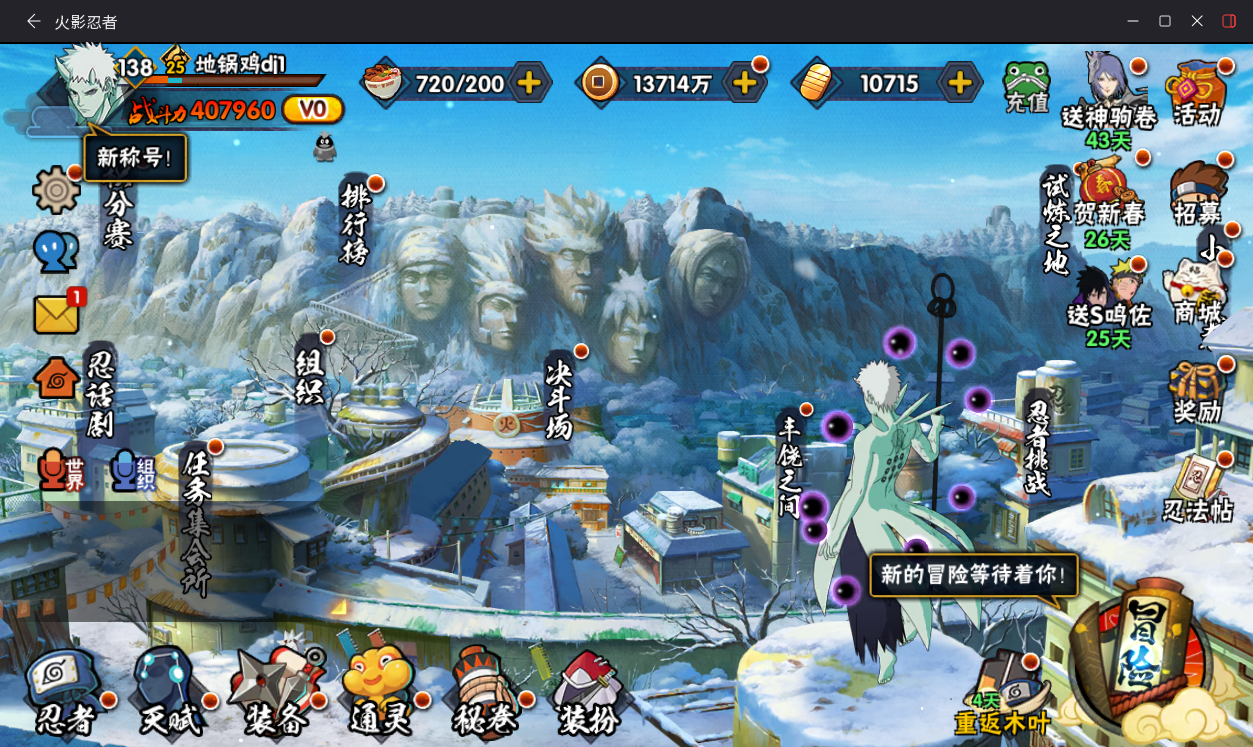Viewport: 1253px width, 747px height.
Task: Open the 忍法帖 ninja scroll book
Action: (x=1198, y=488)
